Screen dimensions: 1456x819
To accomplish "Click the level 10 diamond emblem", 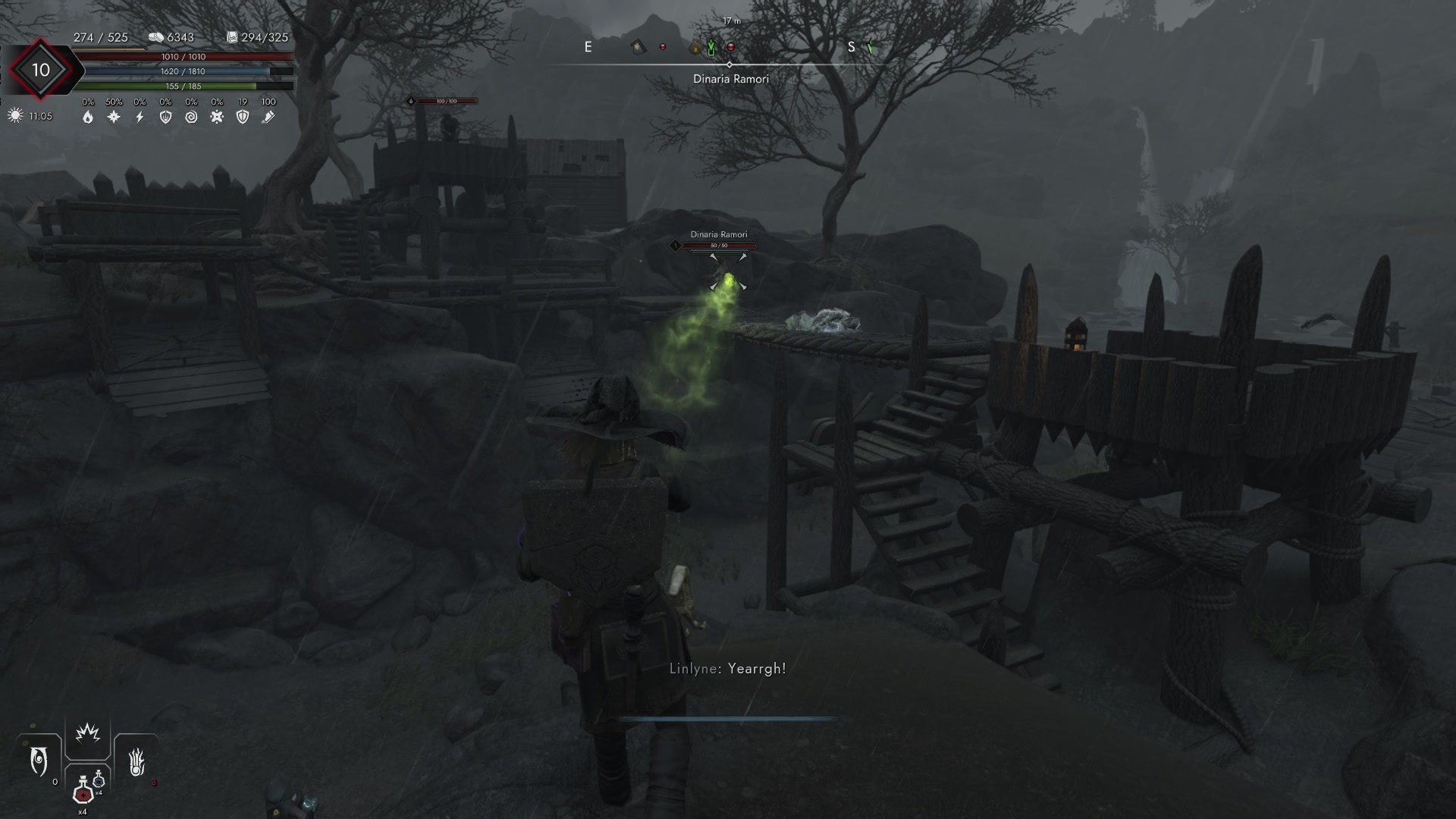I will tap(39, 69).
